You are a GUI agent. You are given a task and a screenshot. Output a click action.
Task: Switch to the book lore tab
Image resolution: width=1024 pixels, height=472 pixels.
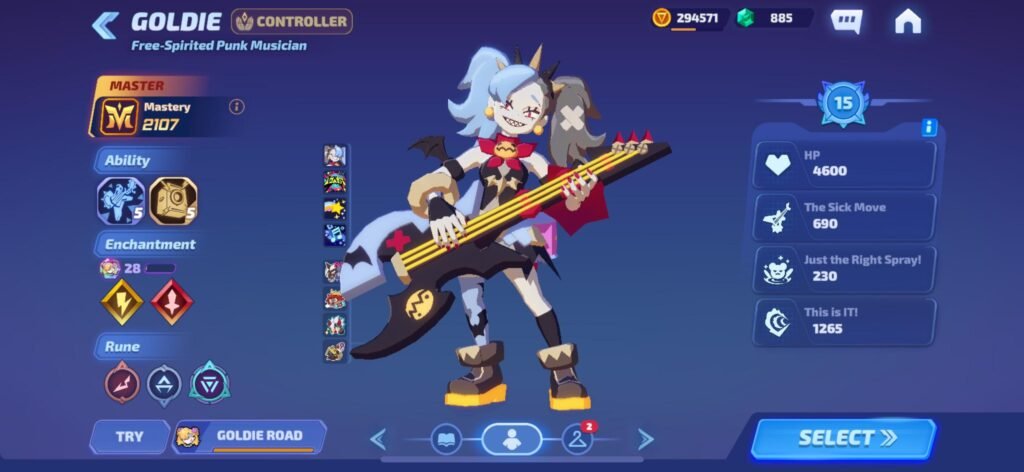(446, 438)
